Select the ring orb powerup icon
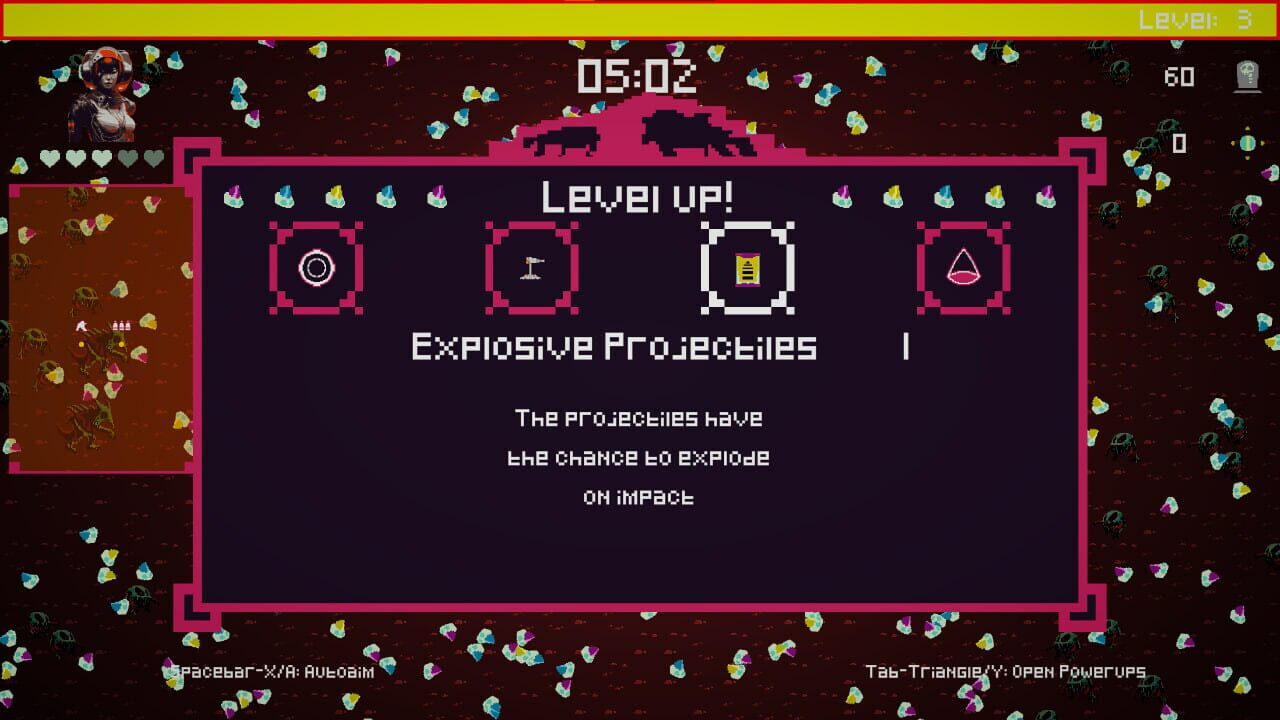 coord(315,267)
